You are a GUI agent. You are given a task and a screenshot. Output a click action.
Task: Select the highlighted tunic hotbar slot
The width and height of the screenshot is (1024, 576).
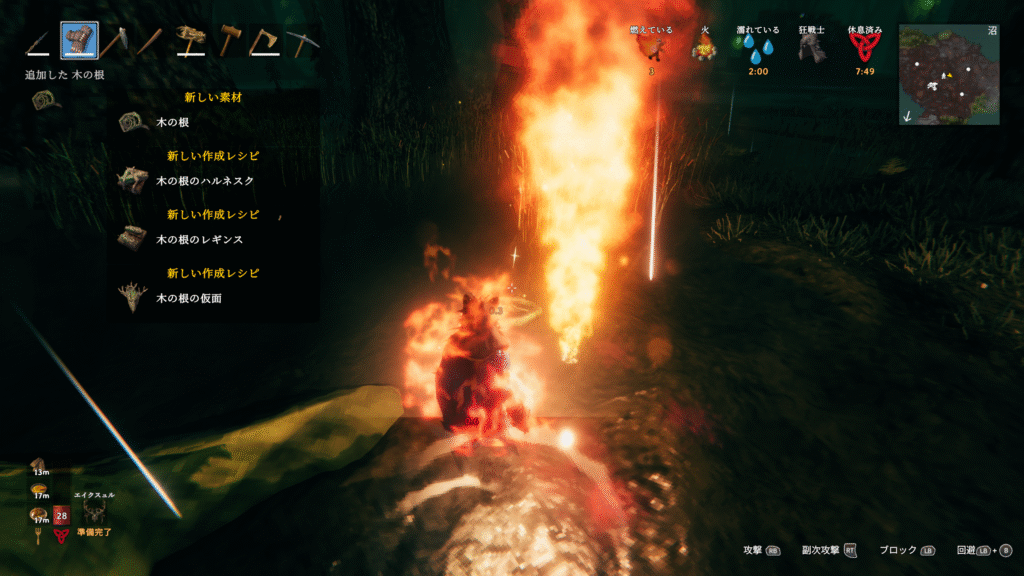click(x=79, y=41)
